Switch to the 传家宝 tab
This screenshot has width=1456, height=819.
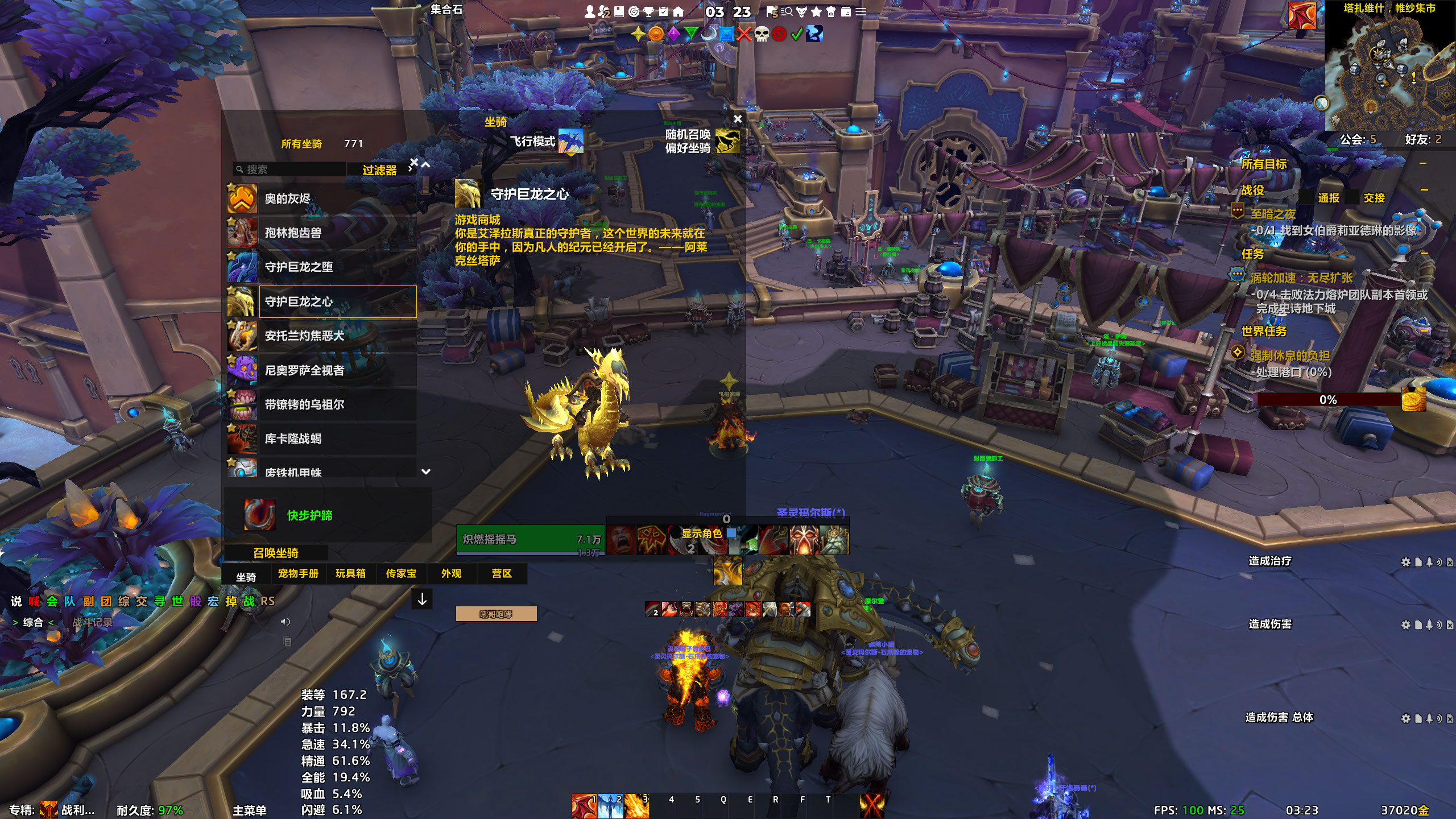401,574
